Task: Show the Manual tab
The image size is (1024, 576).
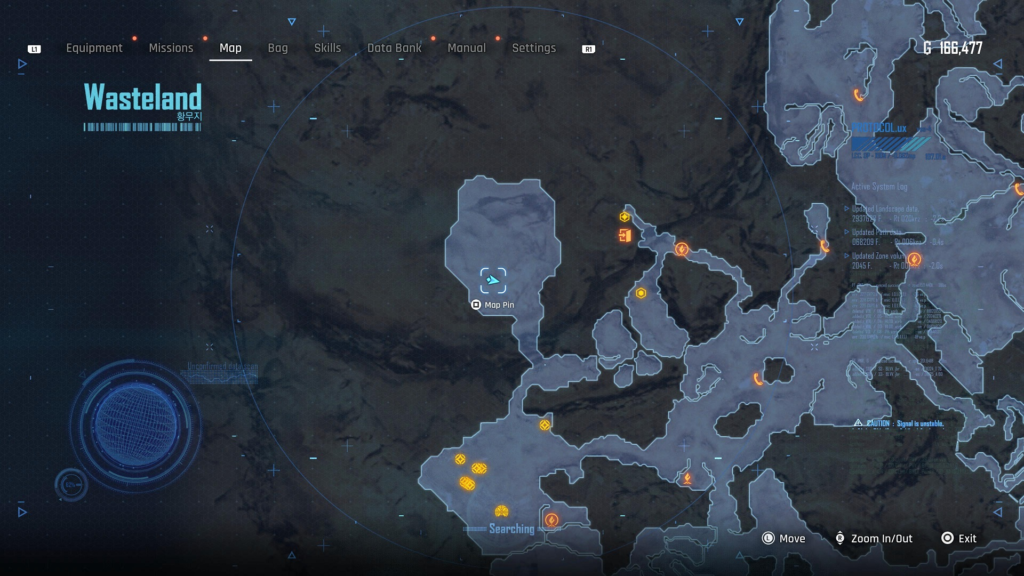Action: coord(466,48)
